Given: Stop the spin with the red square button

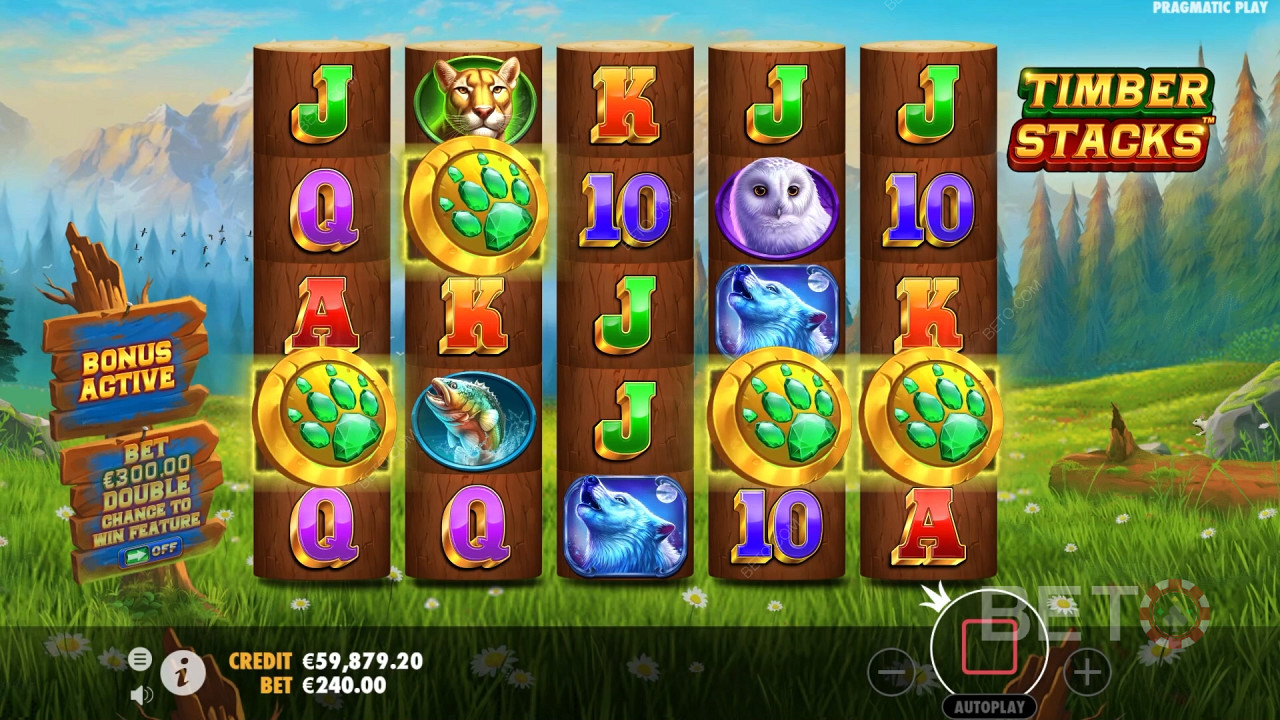Looking at the screenshot, I should [x=989, y=647].
